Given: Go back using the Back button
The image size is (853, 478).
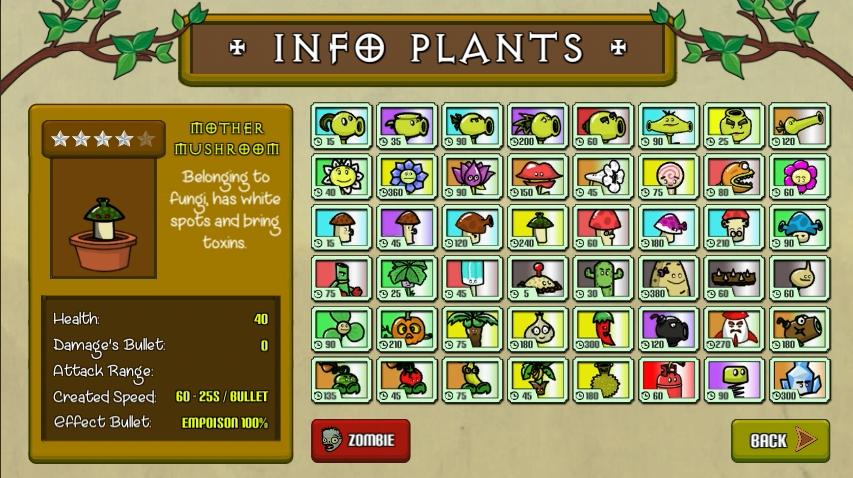Looking at the screenshot, I should point(780,440).
